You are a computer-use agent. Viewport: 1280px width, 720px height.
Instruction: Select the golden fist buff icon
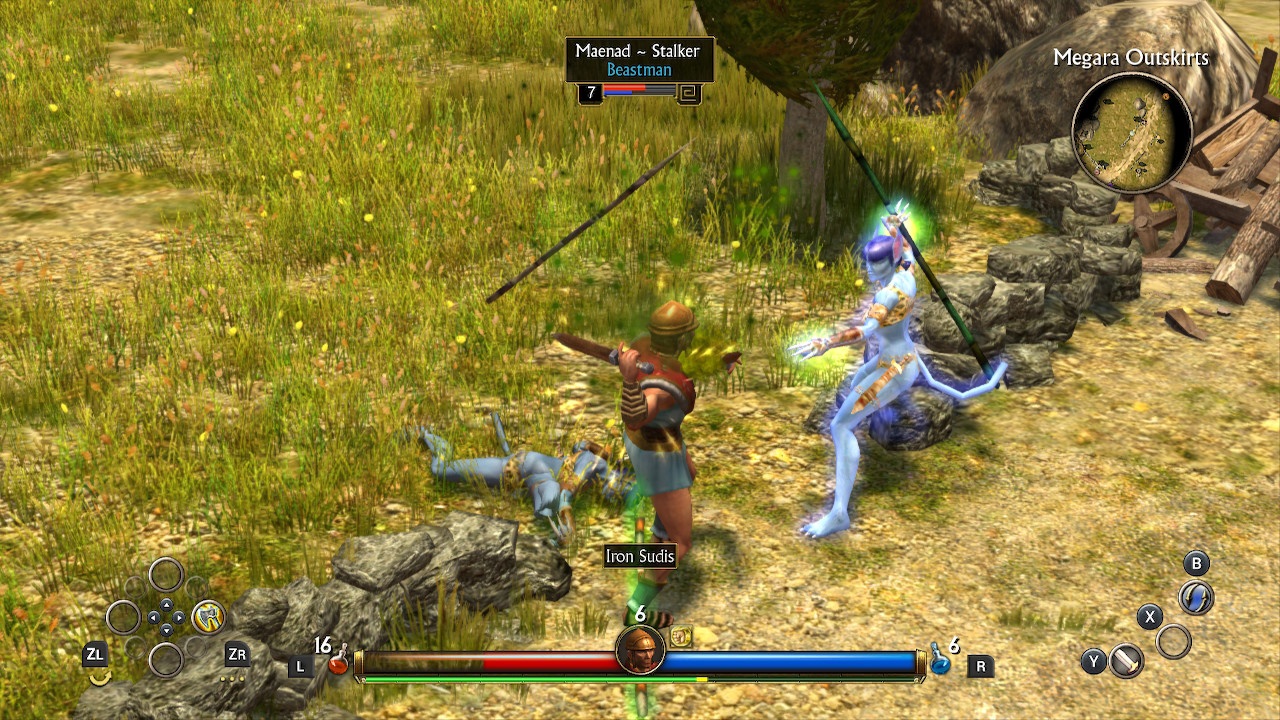pyautogui.click(x=681, y=636)
